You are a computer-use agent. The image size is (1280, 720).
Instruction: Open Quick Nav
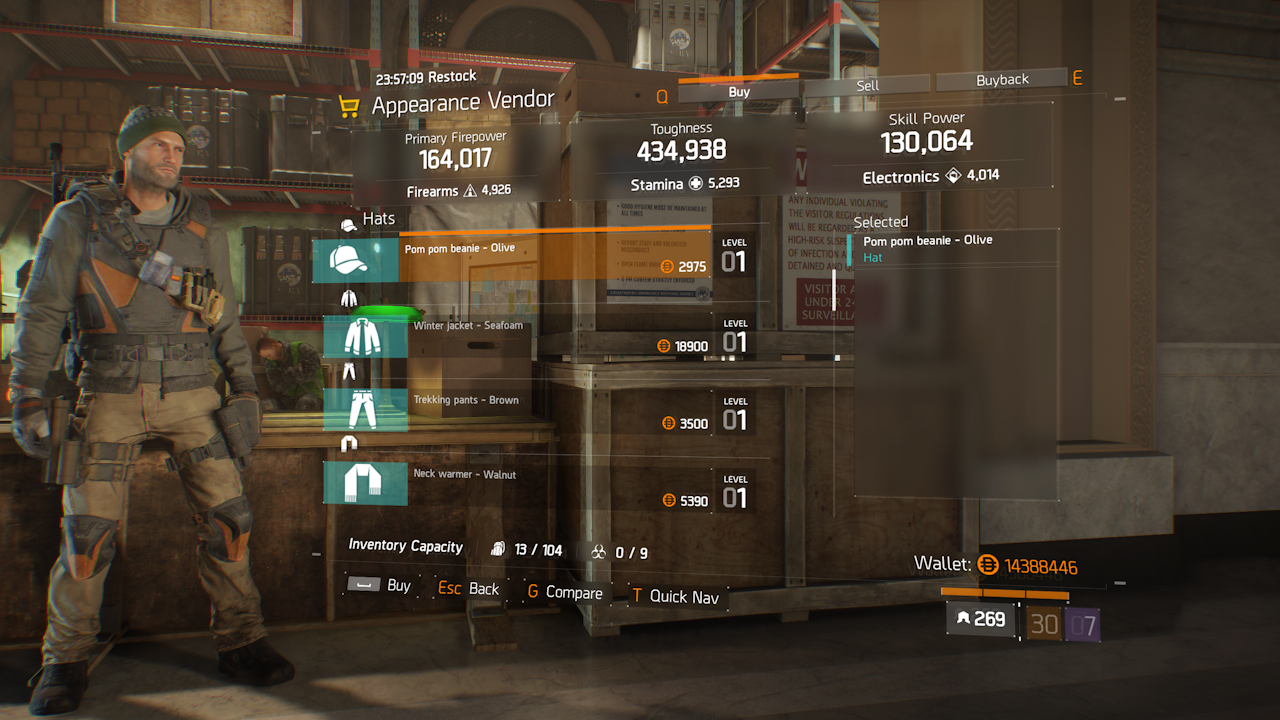pyautogui.click(x=674, y=596)
